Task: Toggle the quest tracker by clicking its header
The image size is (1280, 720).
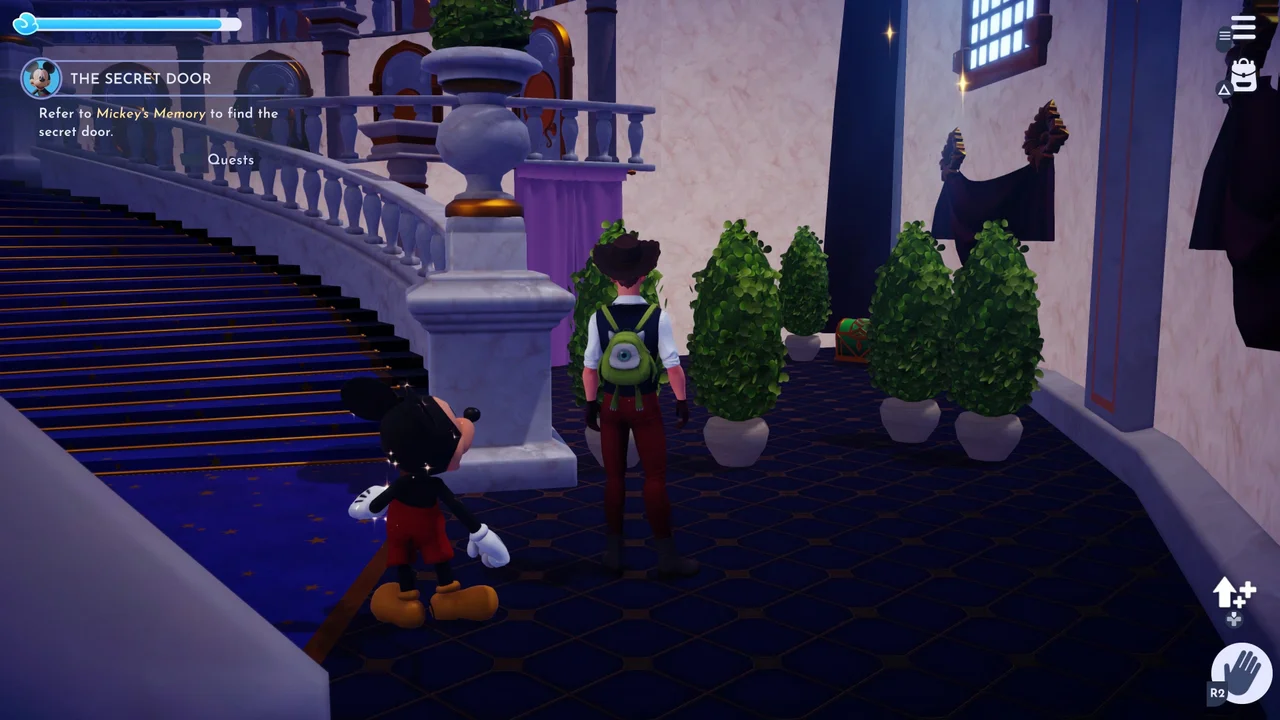Action: (142, 78)
